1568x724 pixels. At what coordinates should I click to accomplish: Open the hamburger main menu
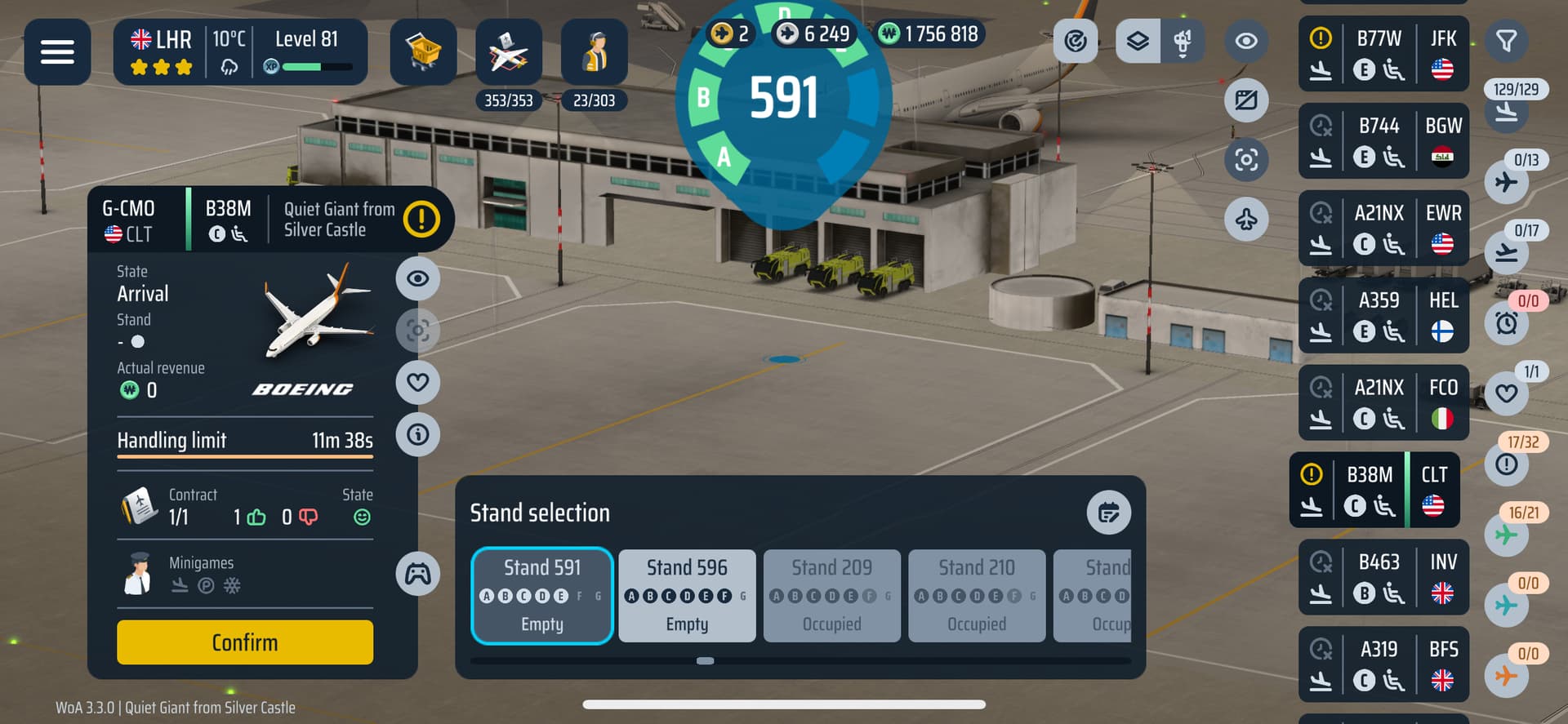[57, 52]
